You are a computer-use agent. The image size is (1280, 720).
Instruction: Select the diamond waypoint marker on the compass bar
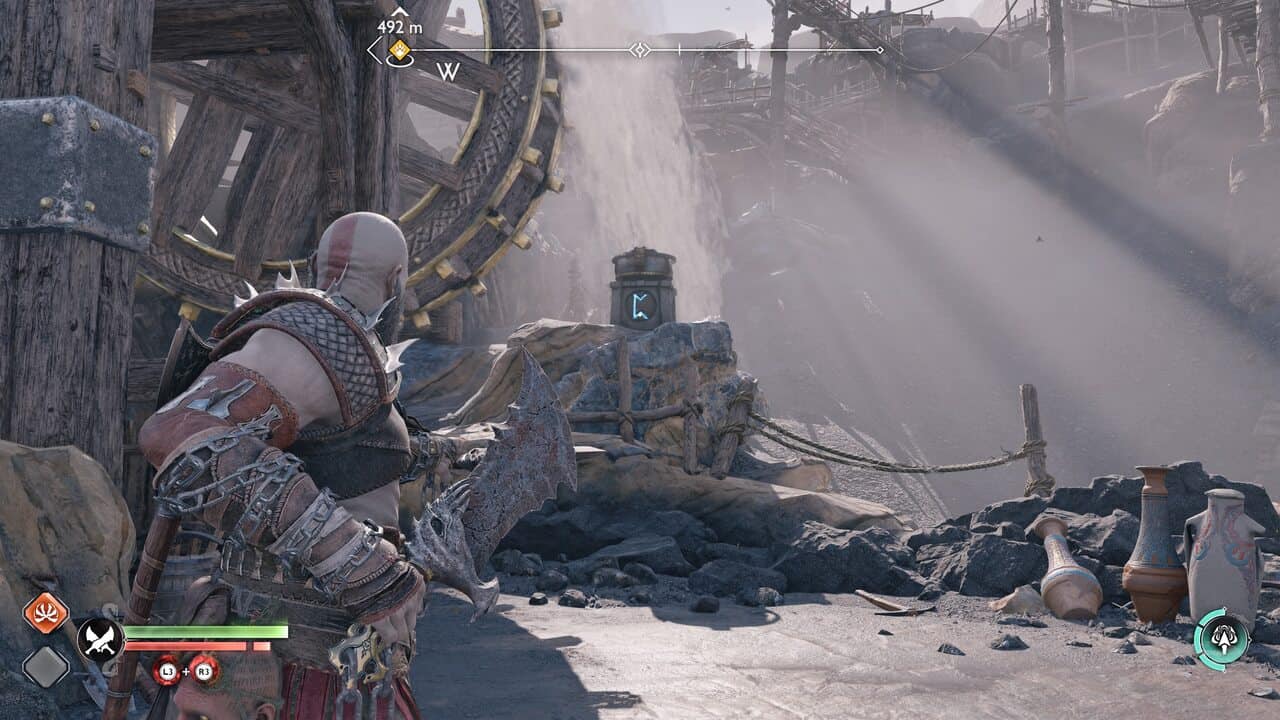coord(639,49)
